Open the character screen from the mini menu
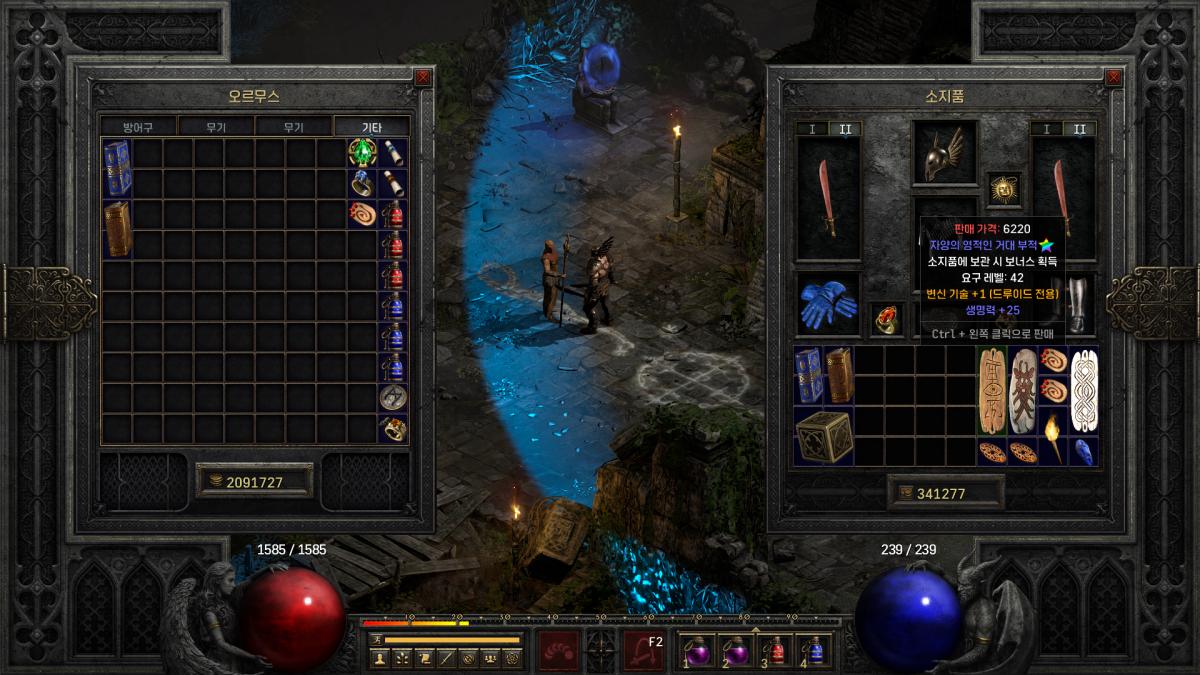The width and height of the screenshot is (1200, 675). [x=379, y=658]
